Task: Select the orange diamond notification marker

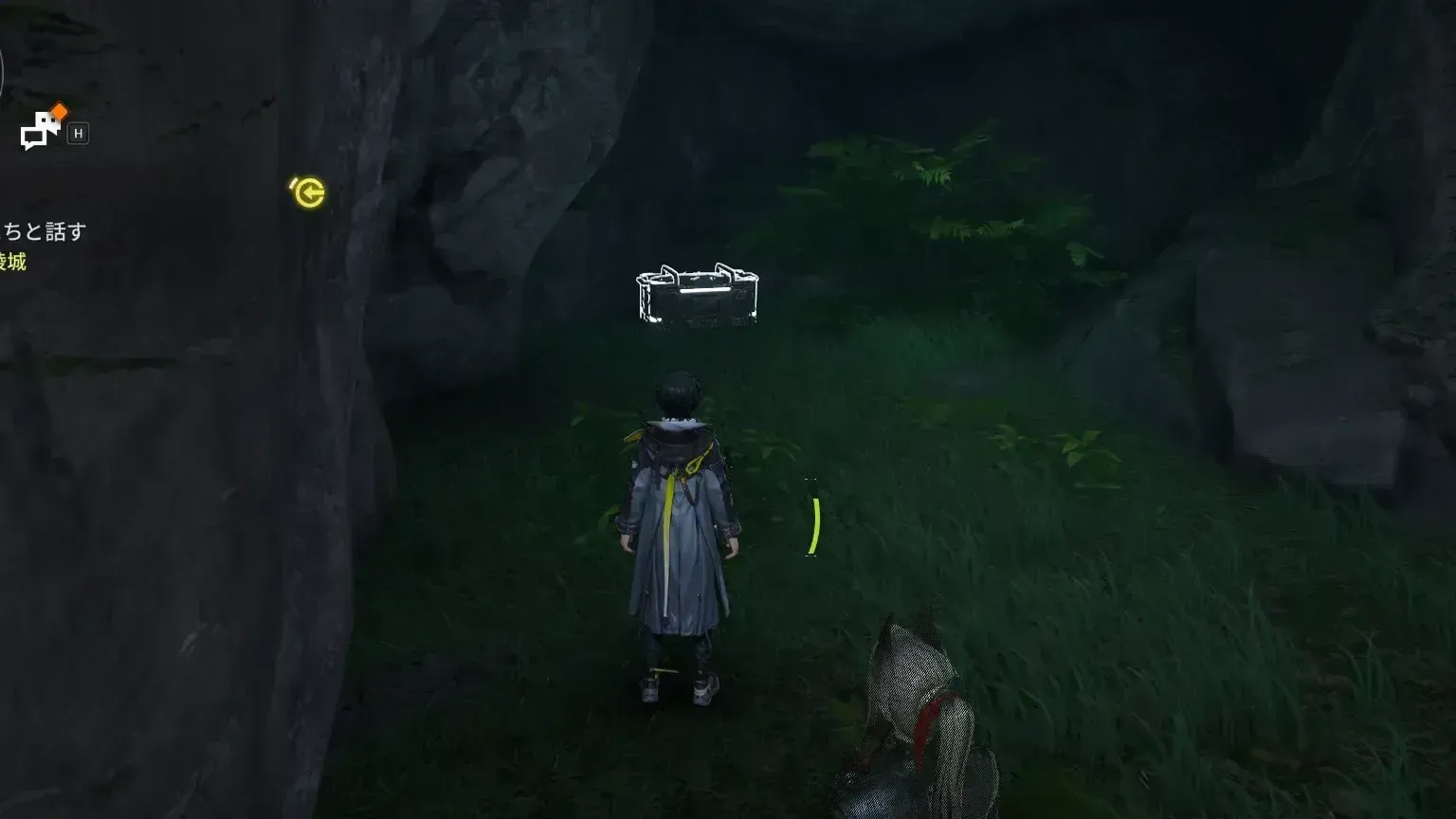Action: (x=59, y=110)
